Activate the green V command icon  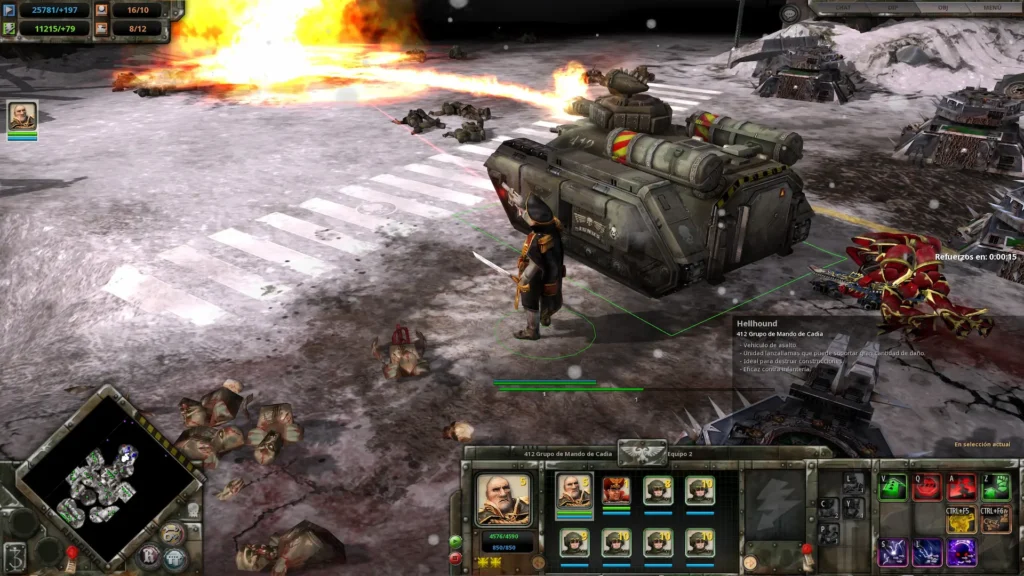[x=892, y=487]
